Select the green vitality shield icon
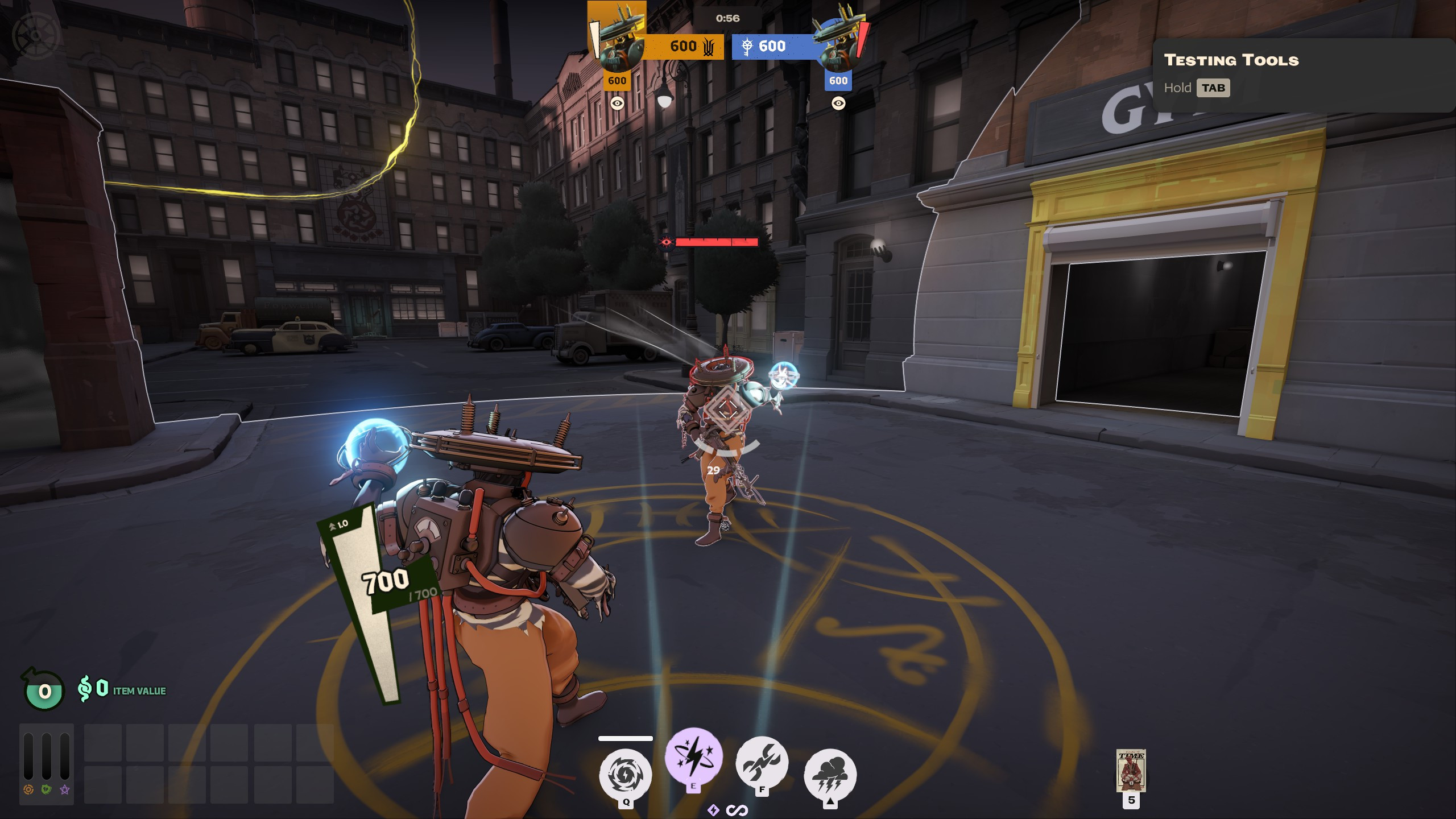1456x819 pixels. tap(47, 789)
